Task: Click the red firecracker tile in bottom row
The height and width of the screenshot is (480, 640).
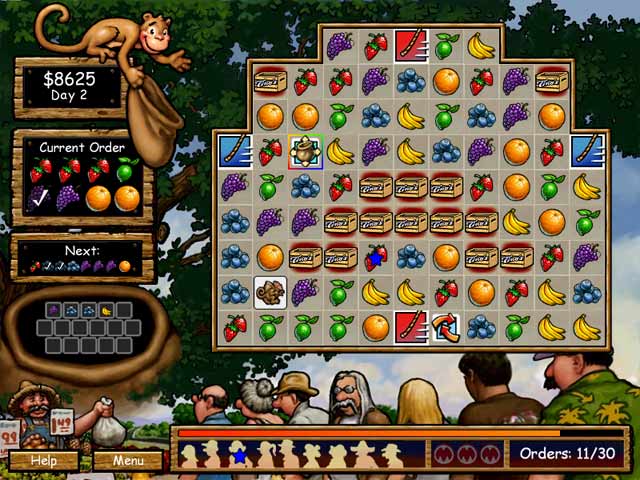Action: 410,327
